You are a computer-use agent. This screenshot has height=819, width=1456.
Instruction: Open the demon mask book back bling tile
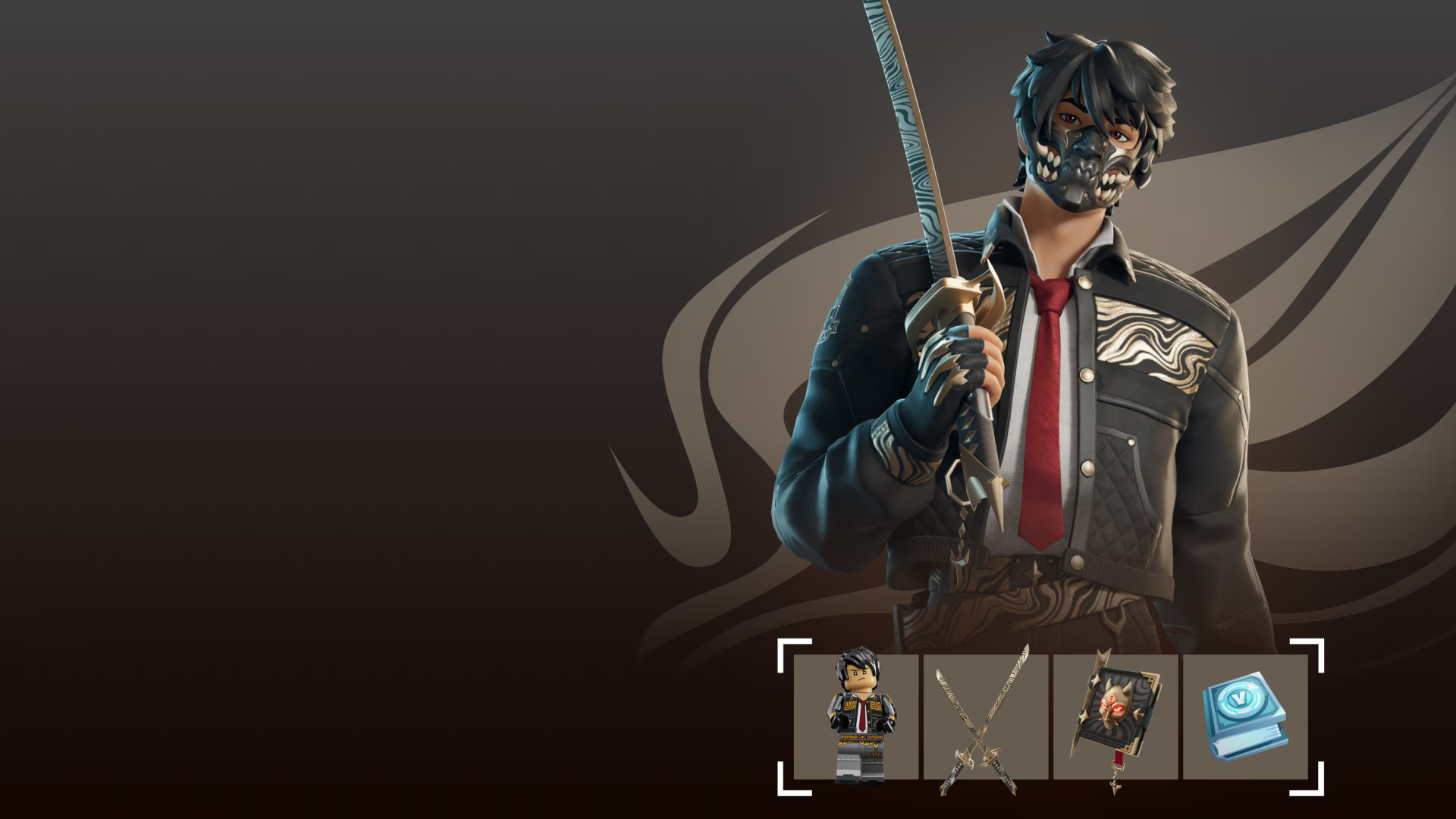[1115, 717]
